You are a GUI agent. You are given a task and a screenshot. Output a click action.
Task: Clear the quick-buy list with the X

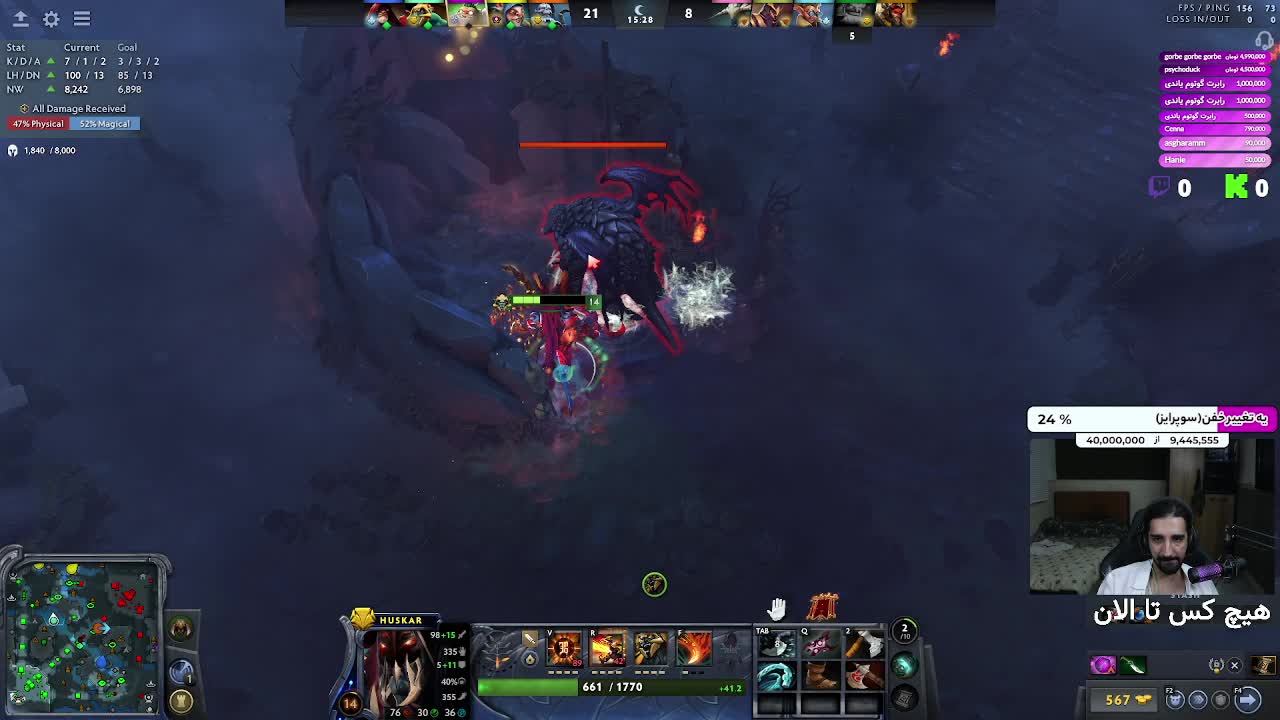click(1234, 665)
